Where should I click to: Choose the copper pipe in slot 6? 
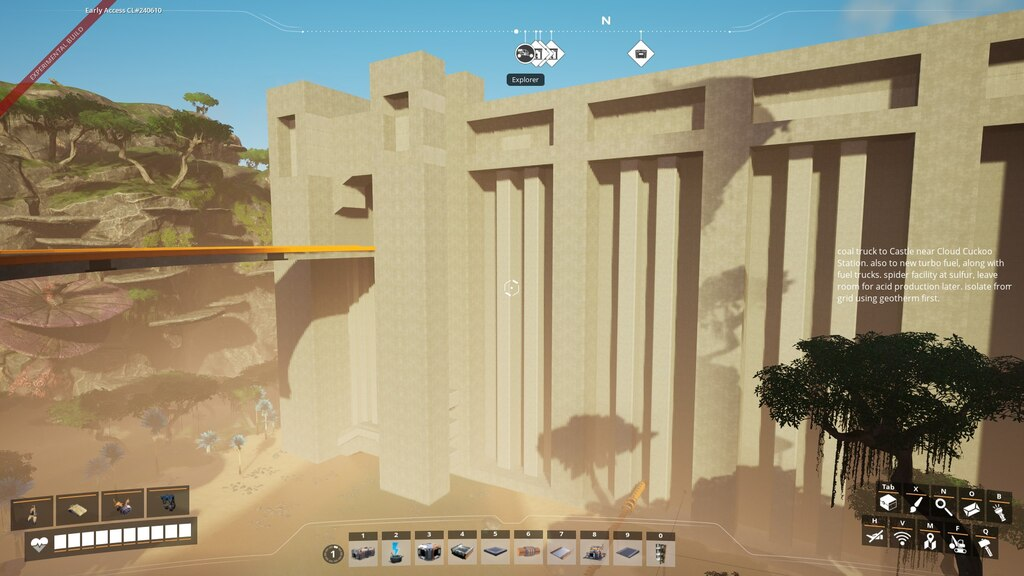pyautogui.click(x=527, y=553)
